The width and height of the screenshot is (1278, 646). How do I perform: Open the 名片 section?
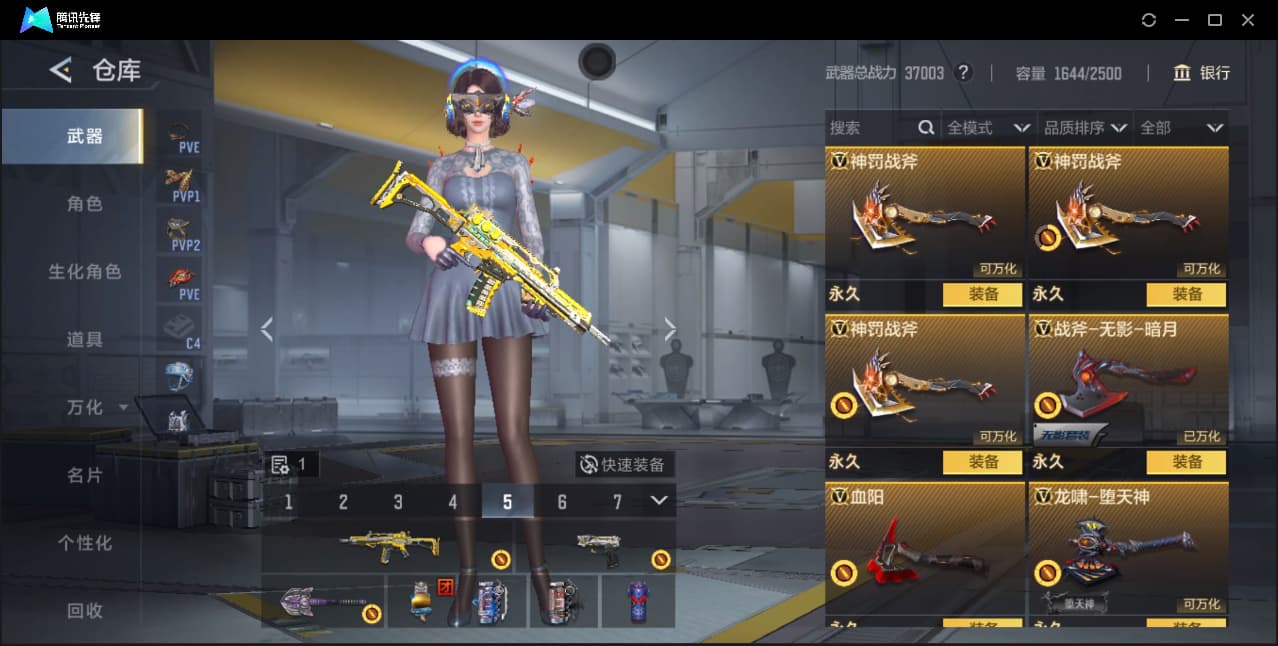85,475
